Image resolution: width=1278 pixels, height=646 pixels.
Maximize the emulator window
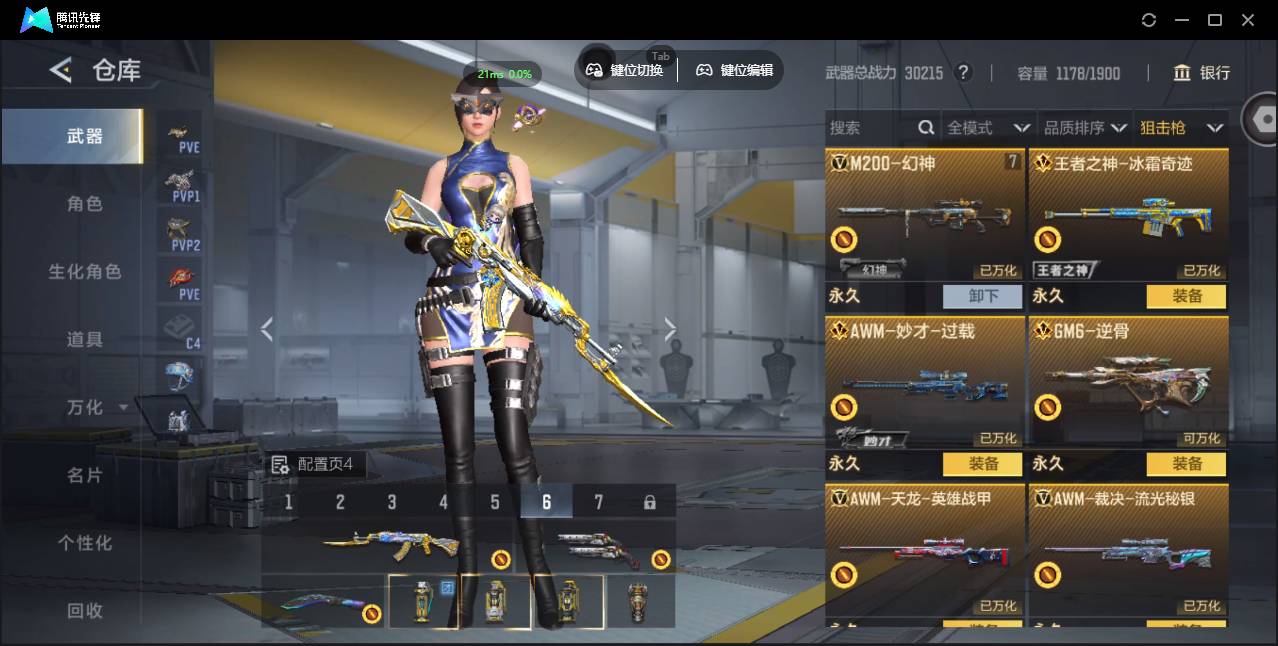pos(1215,20)
